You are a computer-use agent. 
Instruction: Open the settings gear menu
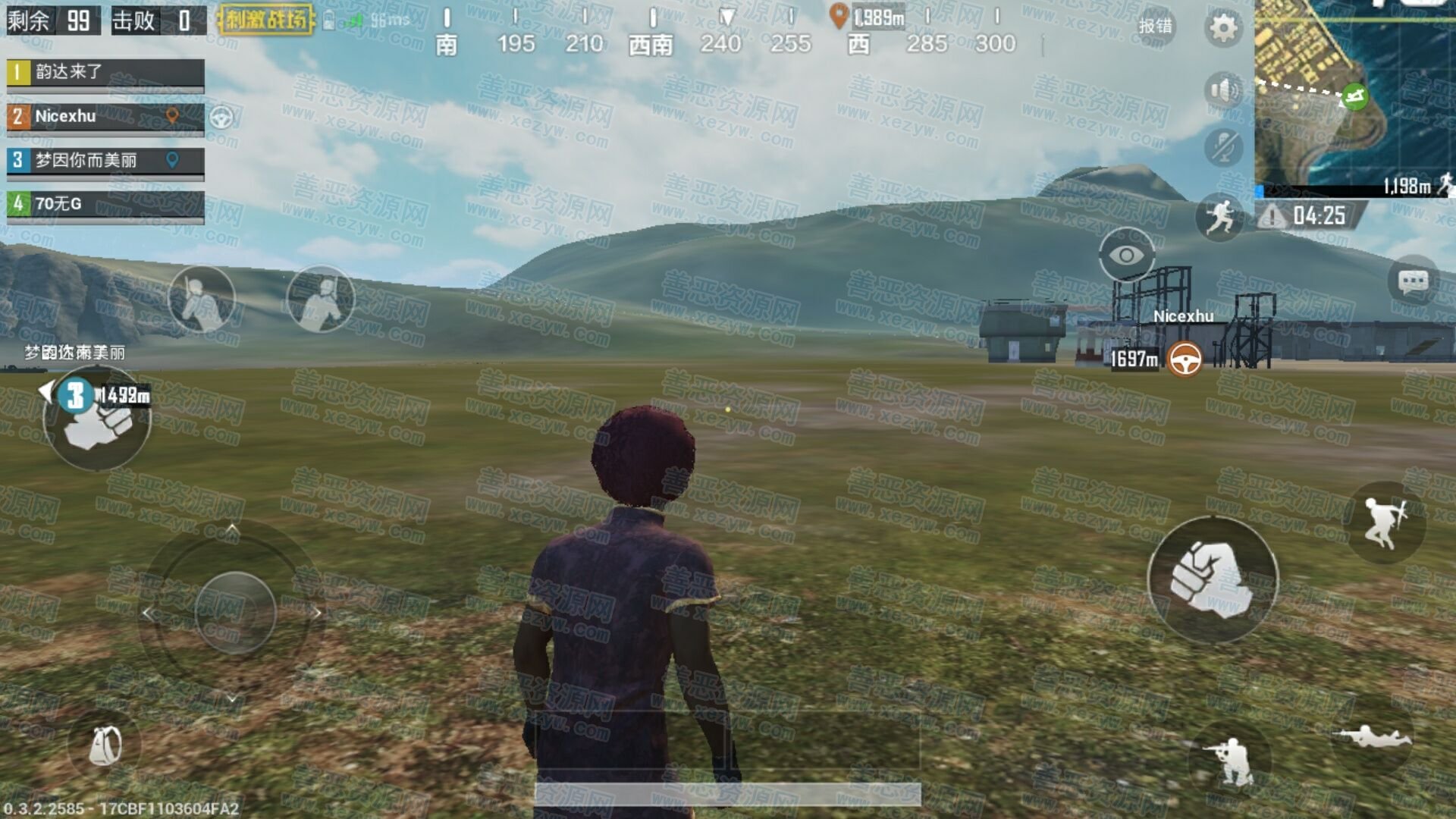1222,29
